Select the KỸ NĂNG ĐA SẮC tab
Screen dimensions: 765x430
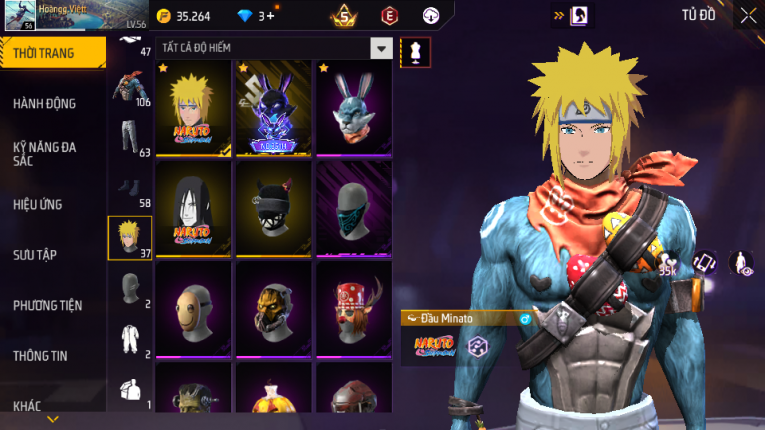click(x=45, y=153)
